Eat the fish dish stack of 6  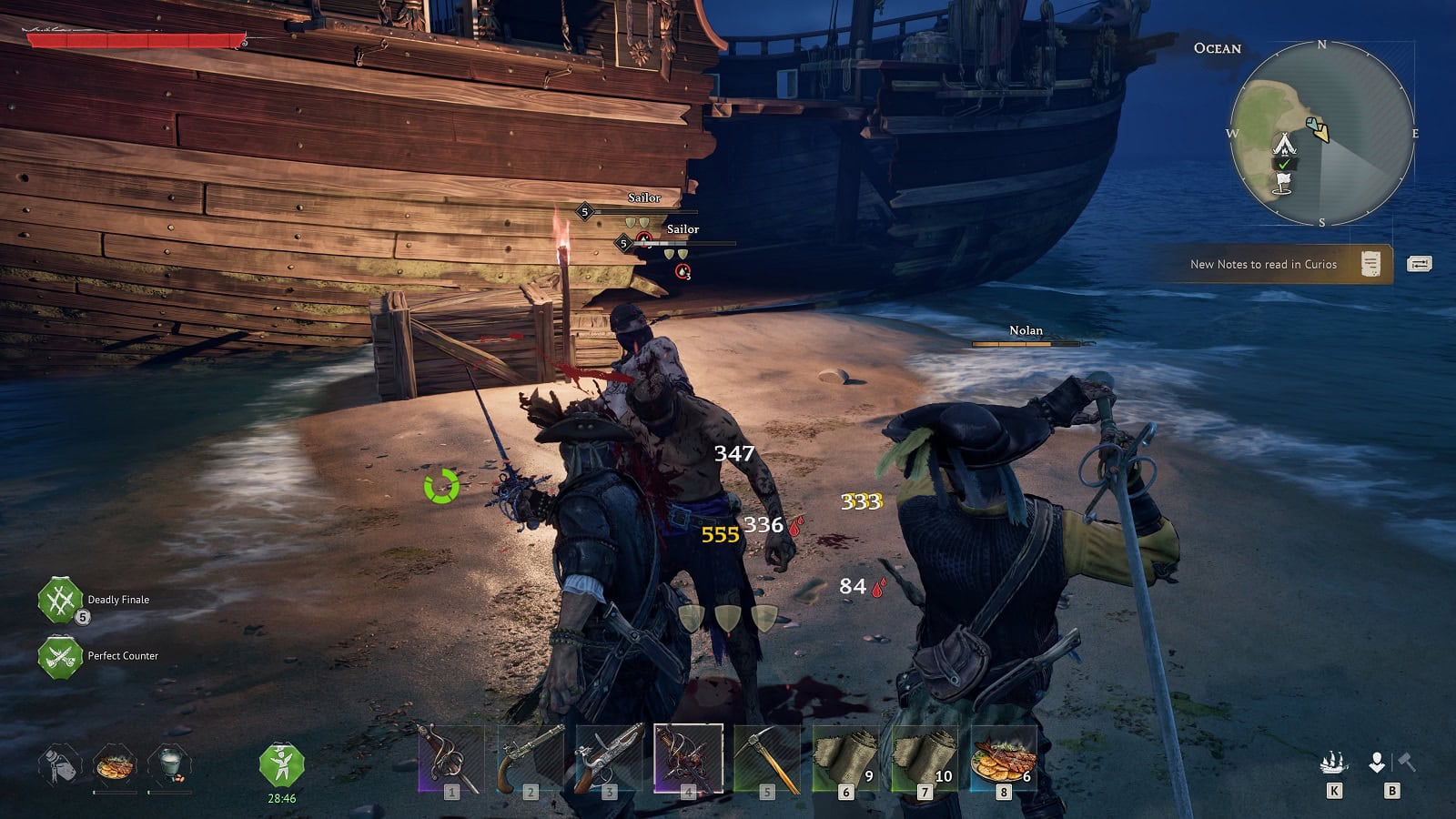1003,759
